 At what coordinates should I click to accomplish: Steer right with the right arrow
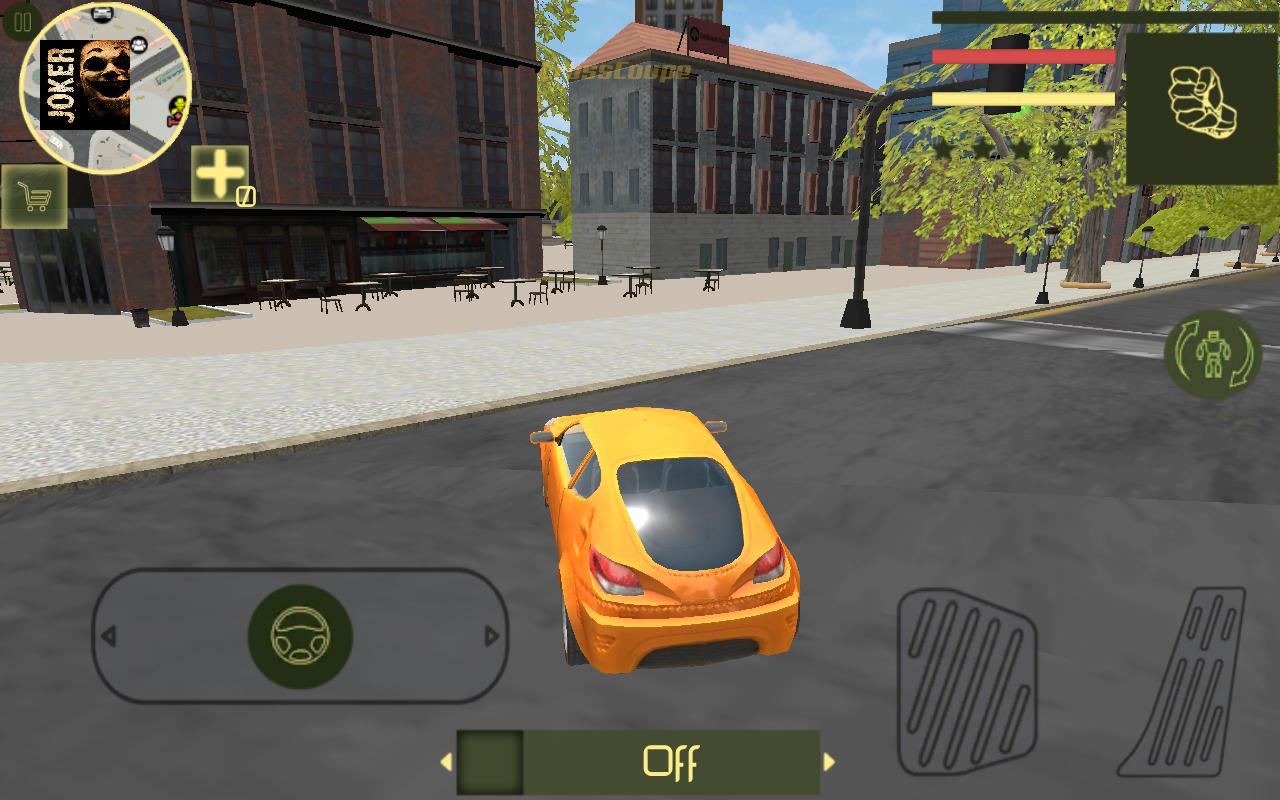pos(491,636)
